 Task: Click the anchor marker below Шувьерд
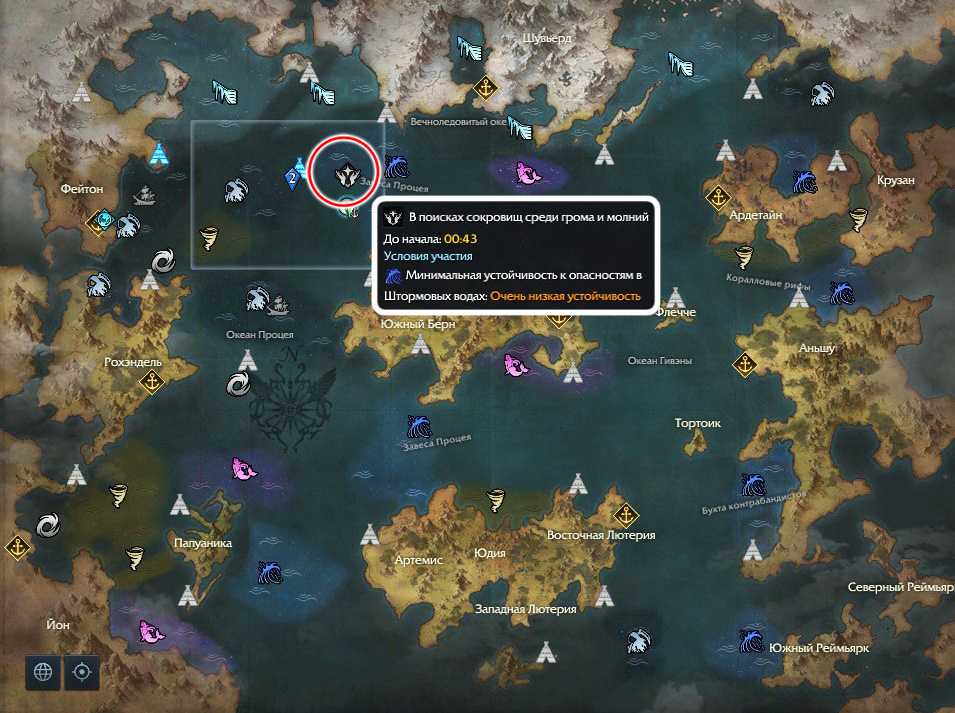click(x=485, y=88)
